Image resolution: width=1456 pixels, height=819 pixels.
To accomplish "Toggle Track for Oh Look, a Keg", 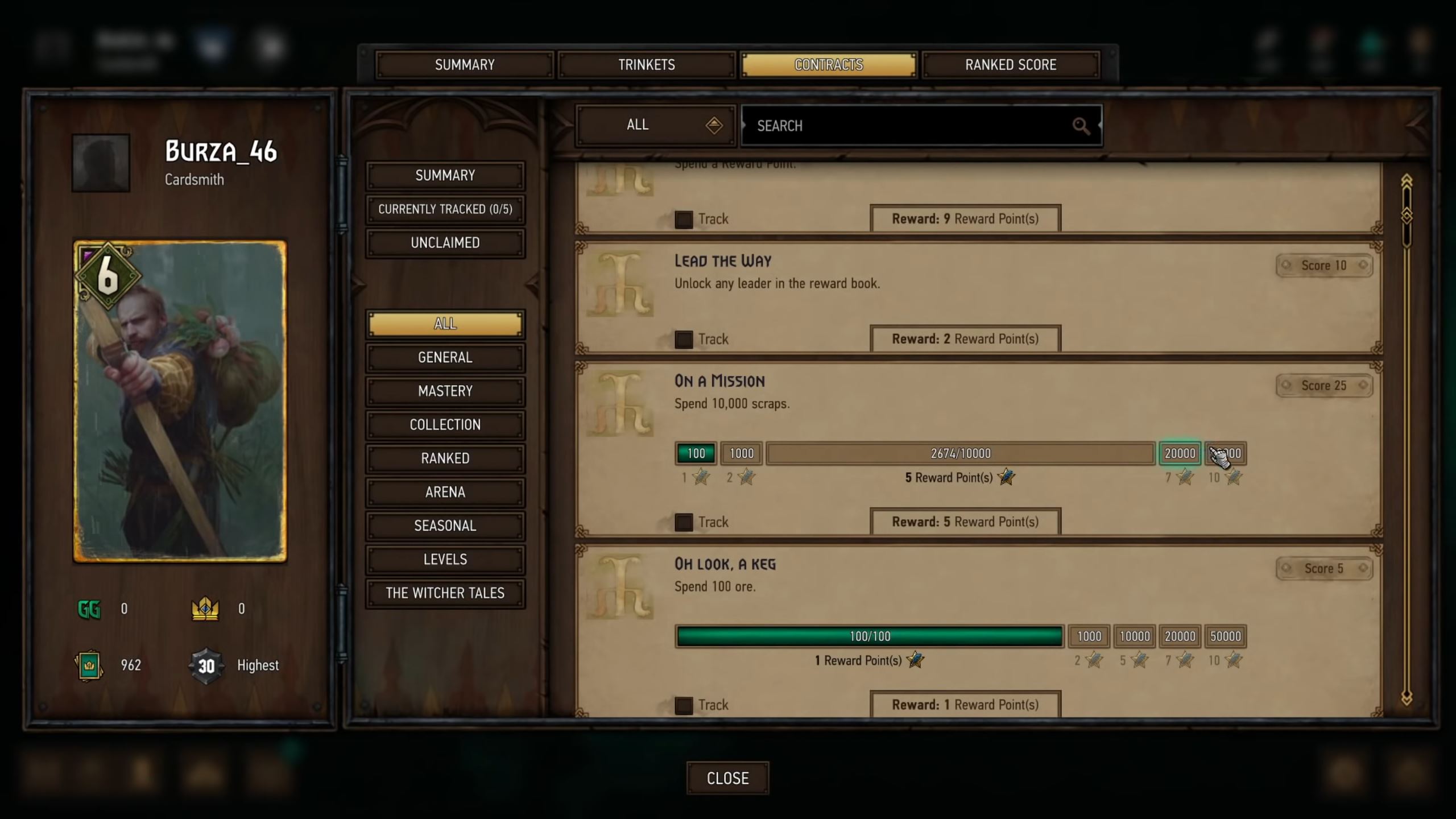I will point(684,705).
